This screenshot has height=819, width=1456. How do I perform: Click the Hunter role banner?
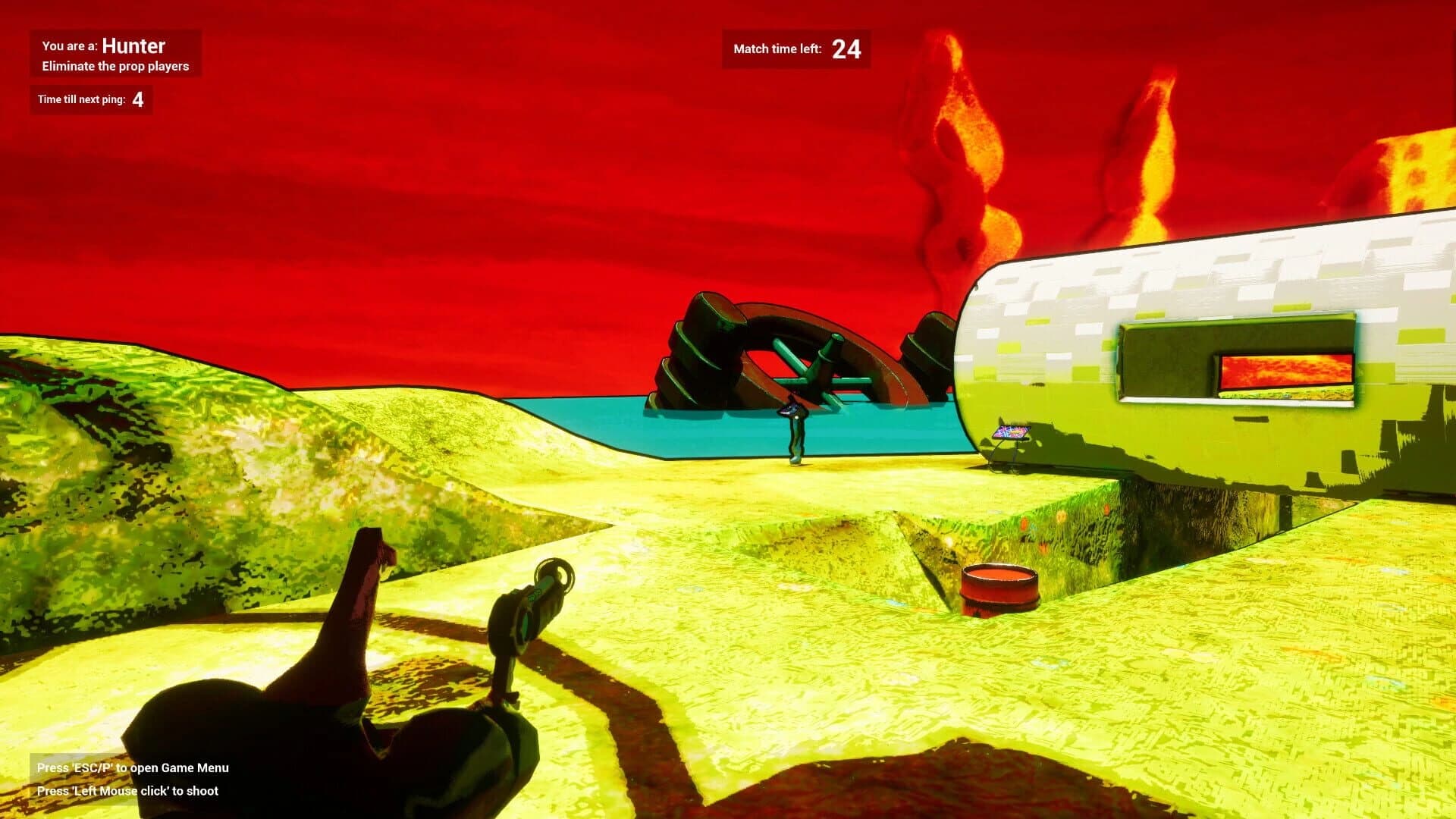[x=114, y=45]
